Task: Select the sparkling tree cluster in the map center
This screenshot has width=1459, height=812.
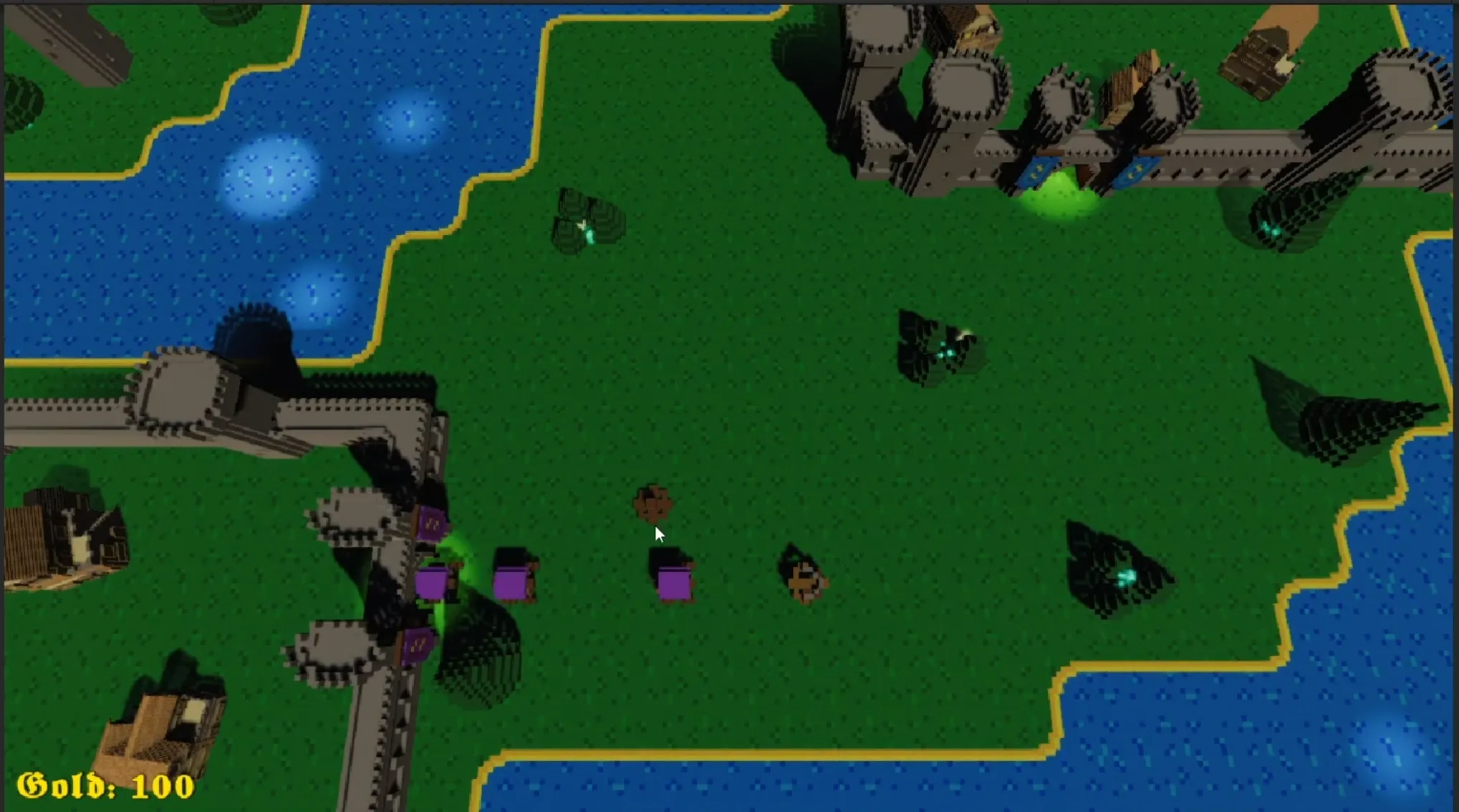Action: click(x=938, y=344)
